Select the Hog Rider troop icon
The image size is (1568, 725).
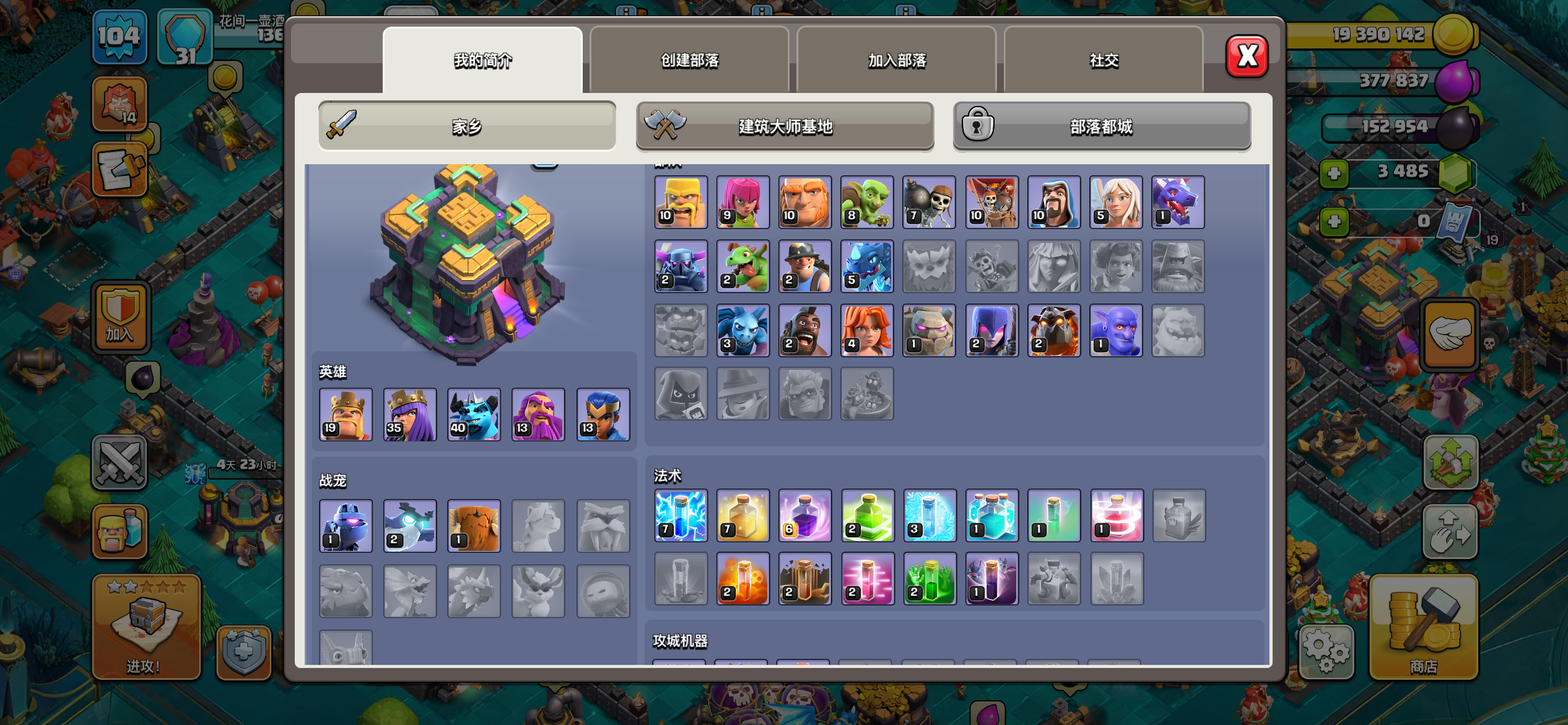(x=805, y=331)
